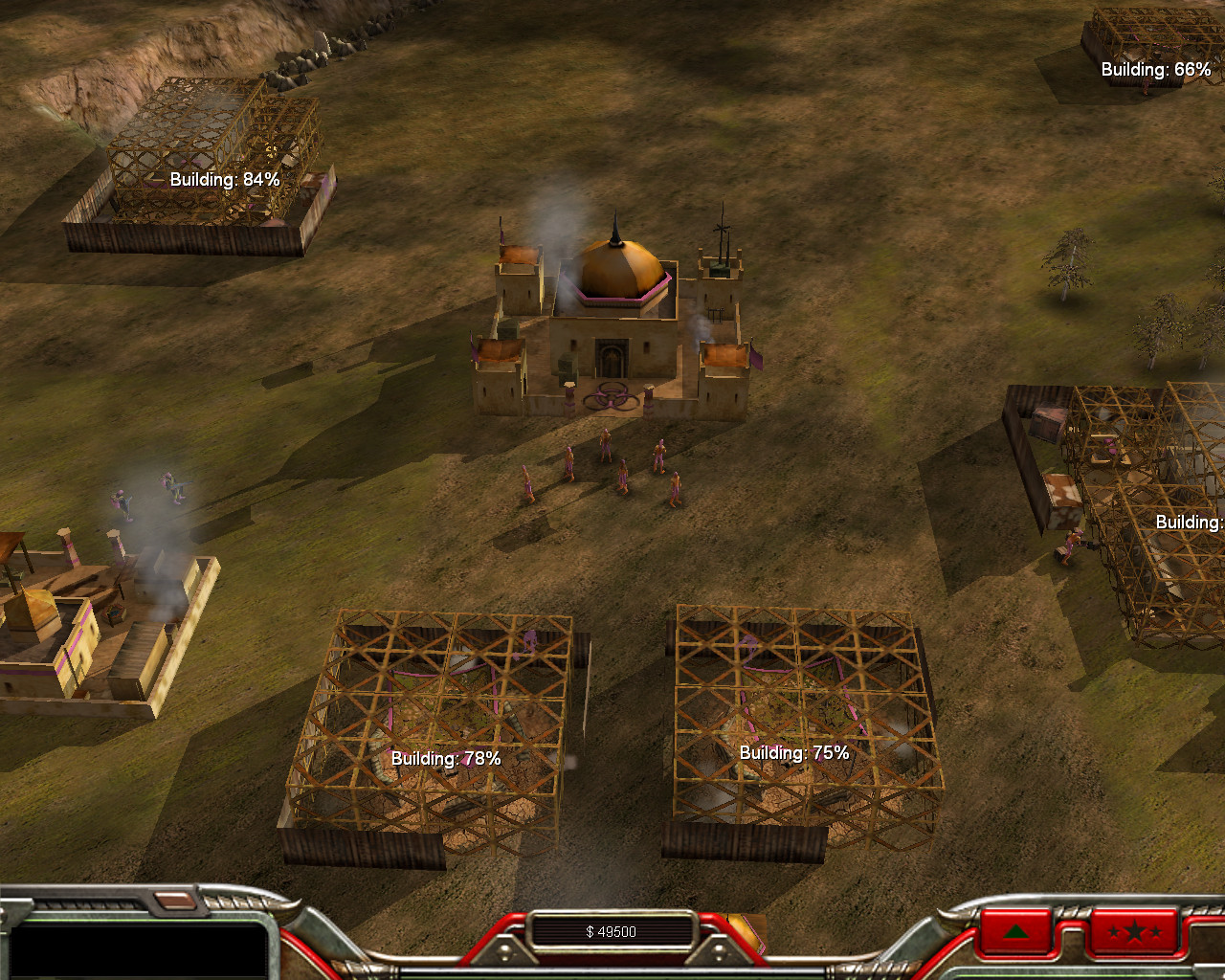This screenshot has height=980, width=1225.
Task: Open the Generals Powers three-star button
Action: (x=1133, y=931)
